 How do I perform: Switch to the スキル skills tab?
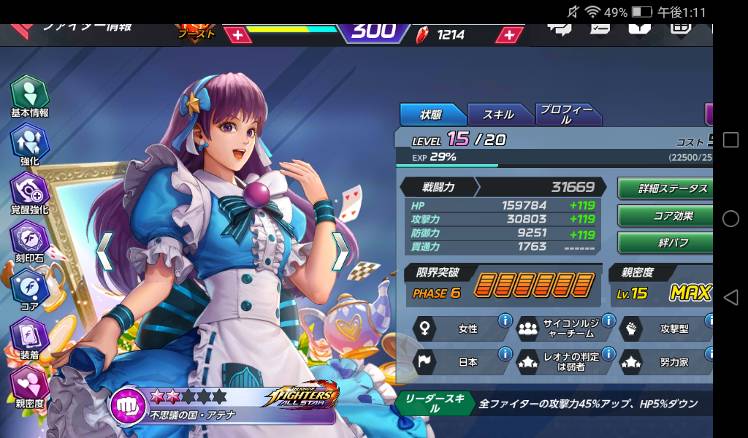tap(497, 114)
